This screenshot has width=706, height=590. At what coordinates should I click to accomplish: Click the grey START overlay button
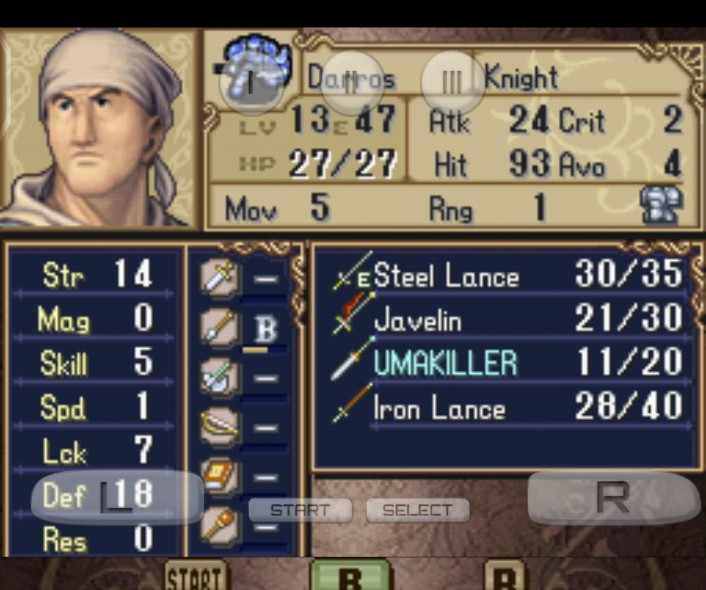[x=300, y=510]
